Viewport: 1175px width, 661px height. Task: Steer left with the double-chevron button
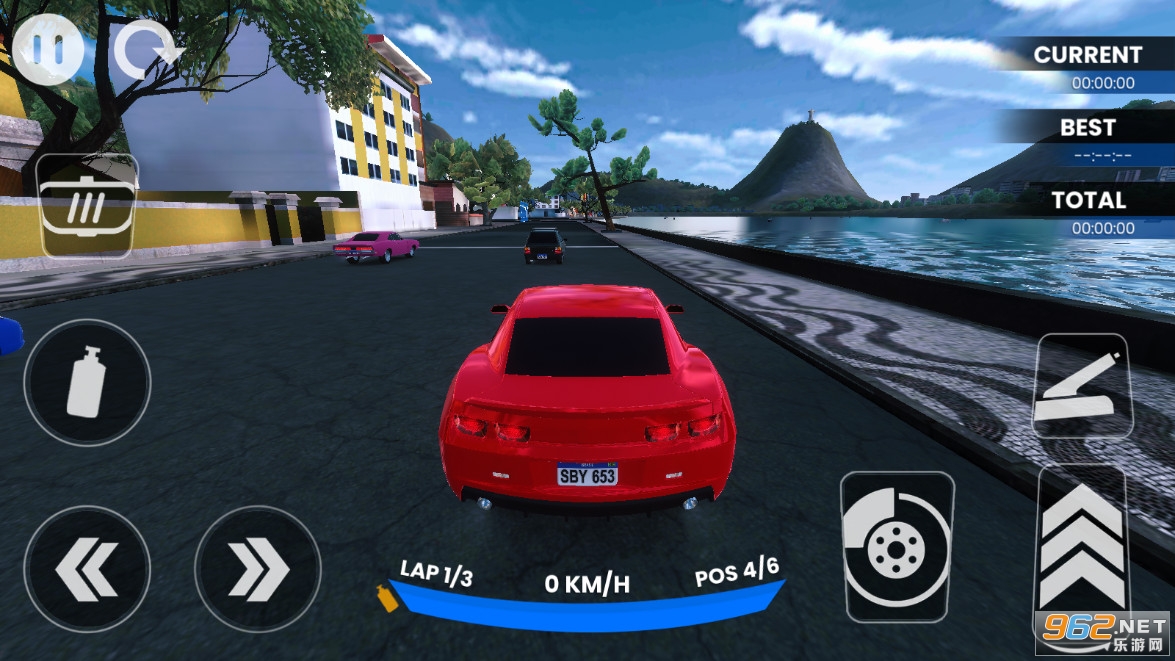coord(87,569)
